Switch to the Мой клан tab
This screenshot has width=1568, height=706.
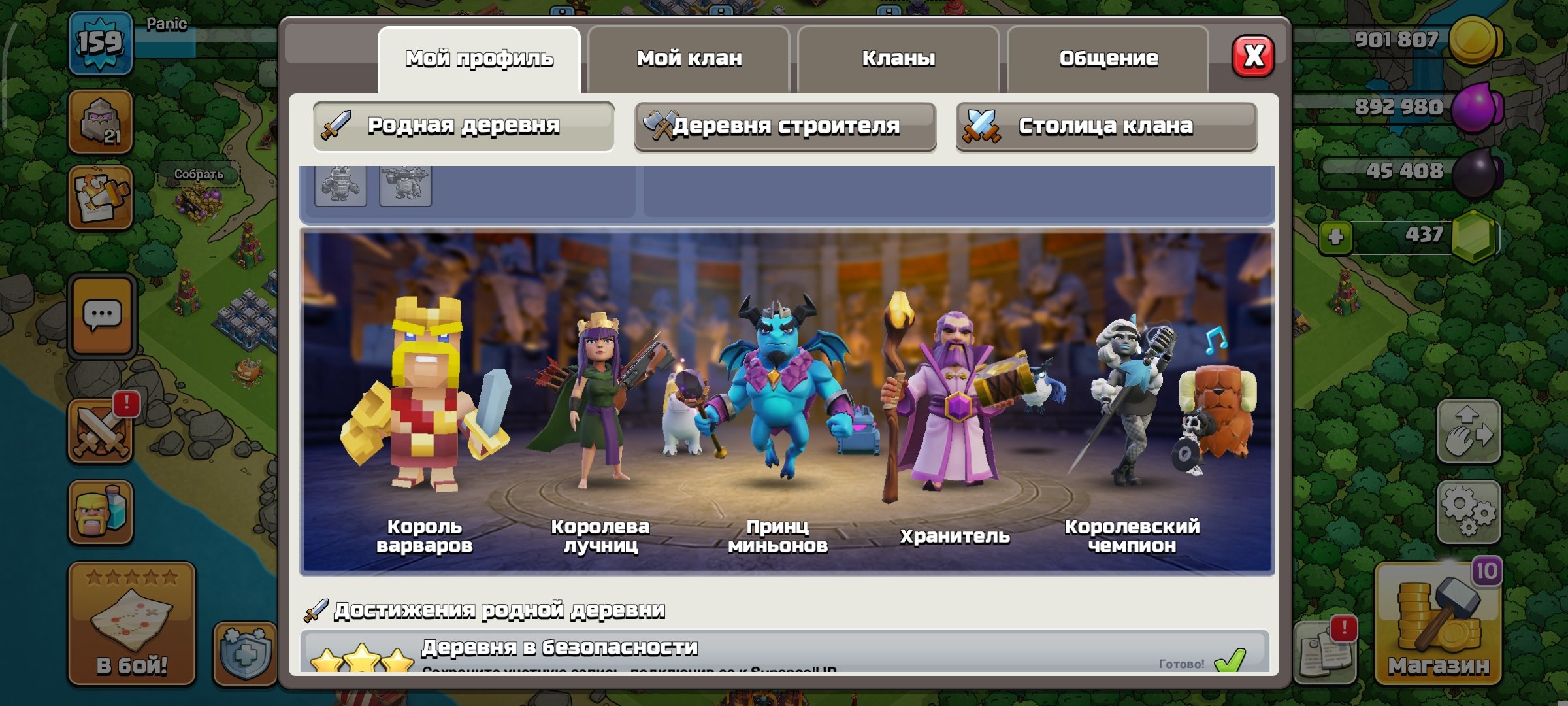point(689,59)
